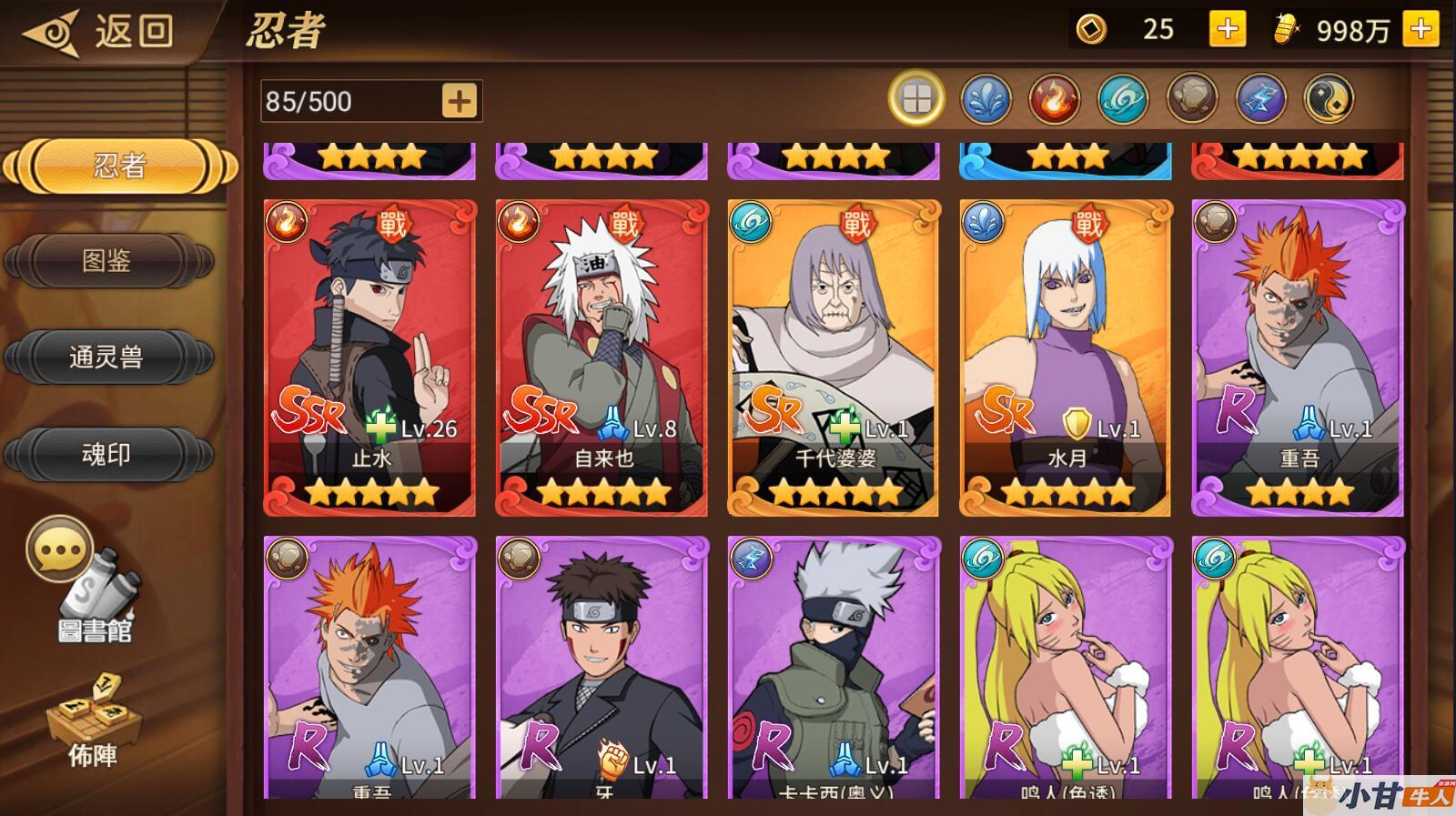The image size is (1456, 816).
Task: Open the chat speech bubble
Action: 59,549
